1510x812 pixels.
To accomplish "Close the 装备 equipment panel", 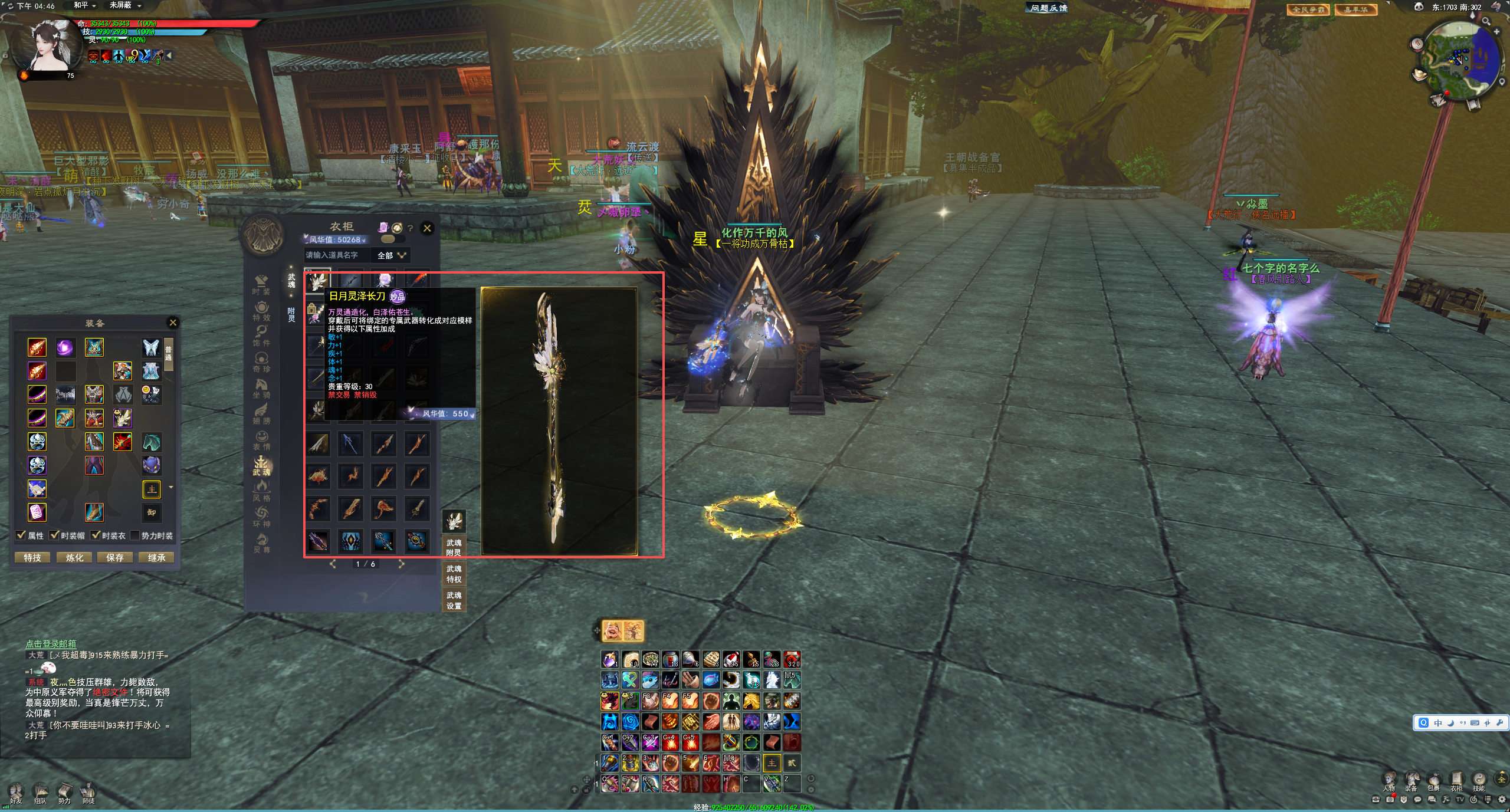I will 173,323.
